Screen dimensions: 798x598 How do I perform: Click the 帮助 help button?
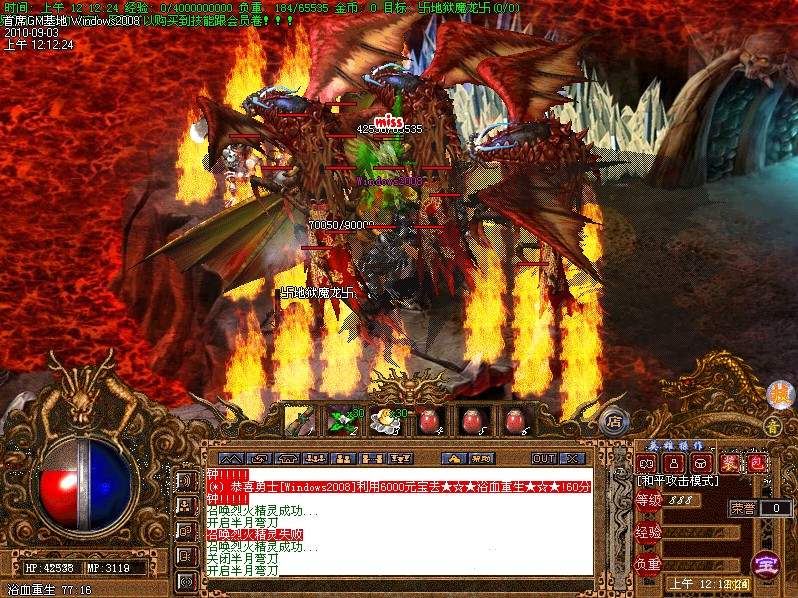point(481,458)
